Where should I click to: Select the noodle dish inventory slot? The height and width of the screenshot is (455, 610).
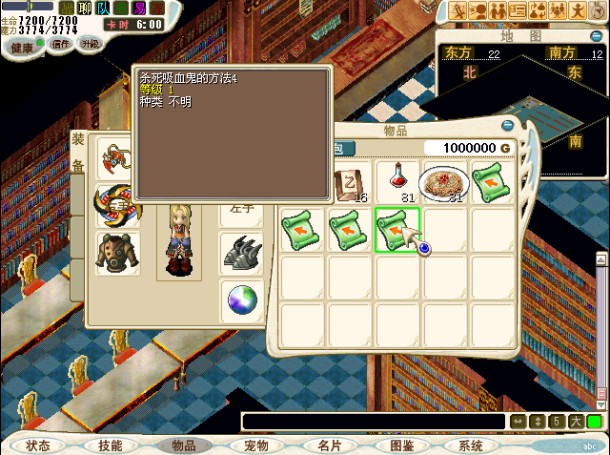(x=443, y=182)
